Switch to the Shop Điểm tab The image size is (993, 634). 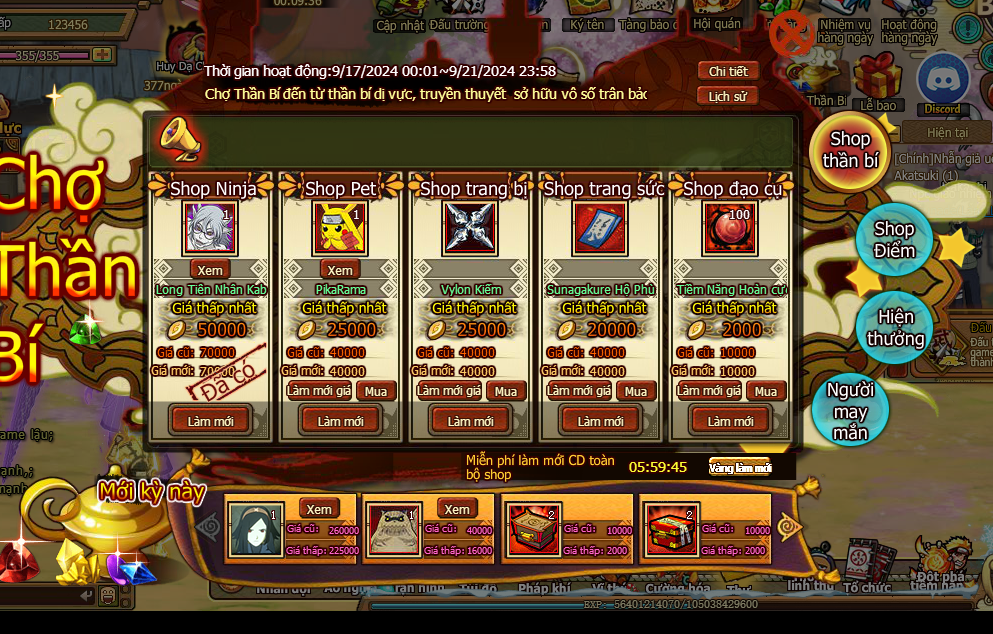point(894,240)
